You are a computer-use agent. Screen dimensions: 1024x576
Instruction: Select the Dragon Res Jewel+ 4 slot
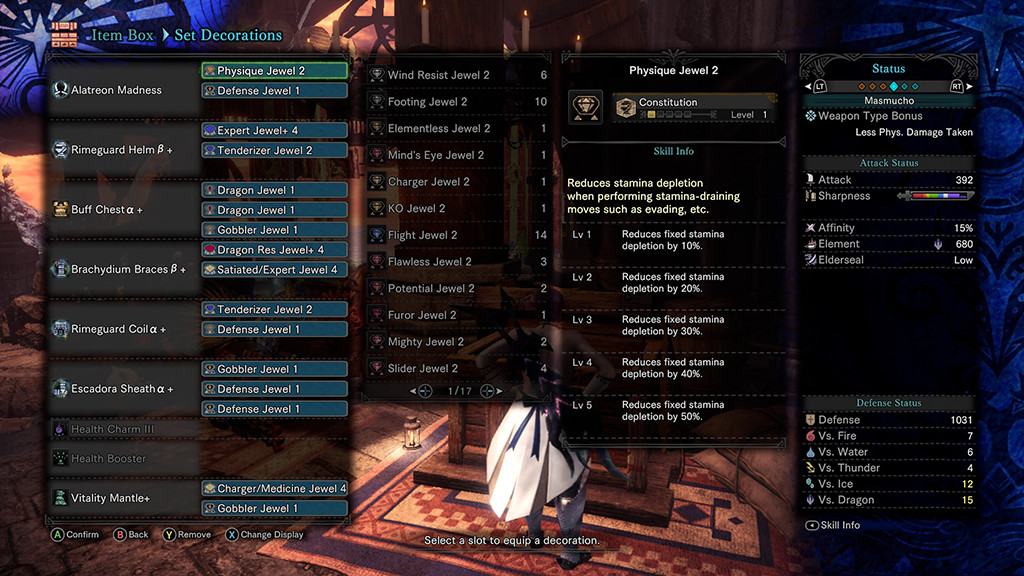pyautogui.click(x=274, y=250)
